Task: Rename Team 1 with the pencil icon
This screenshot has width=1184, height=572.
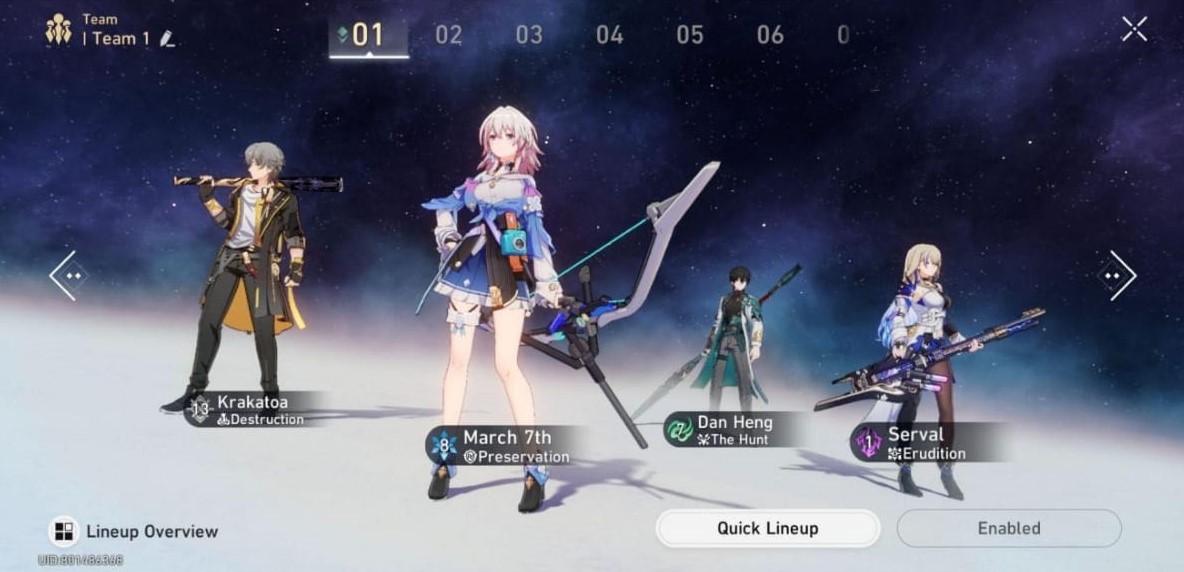Action: (167, 39)
